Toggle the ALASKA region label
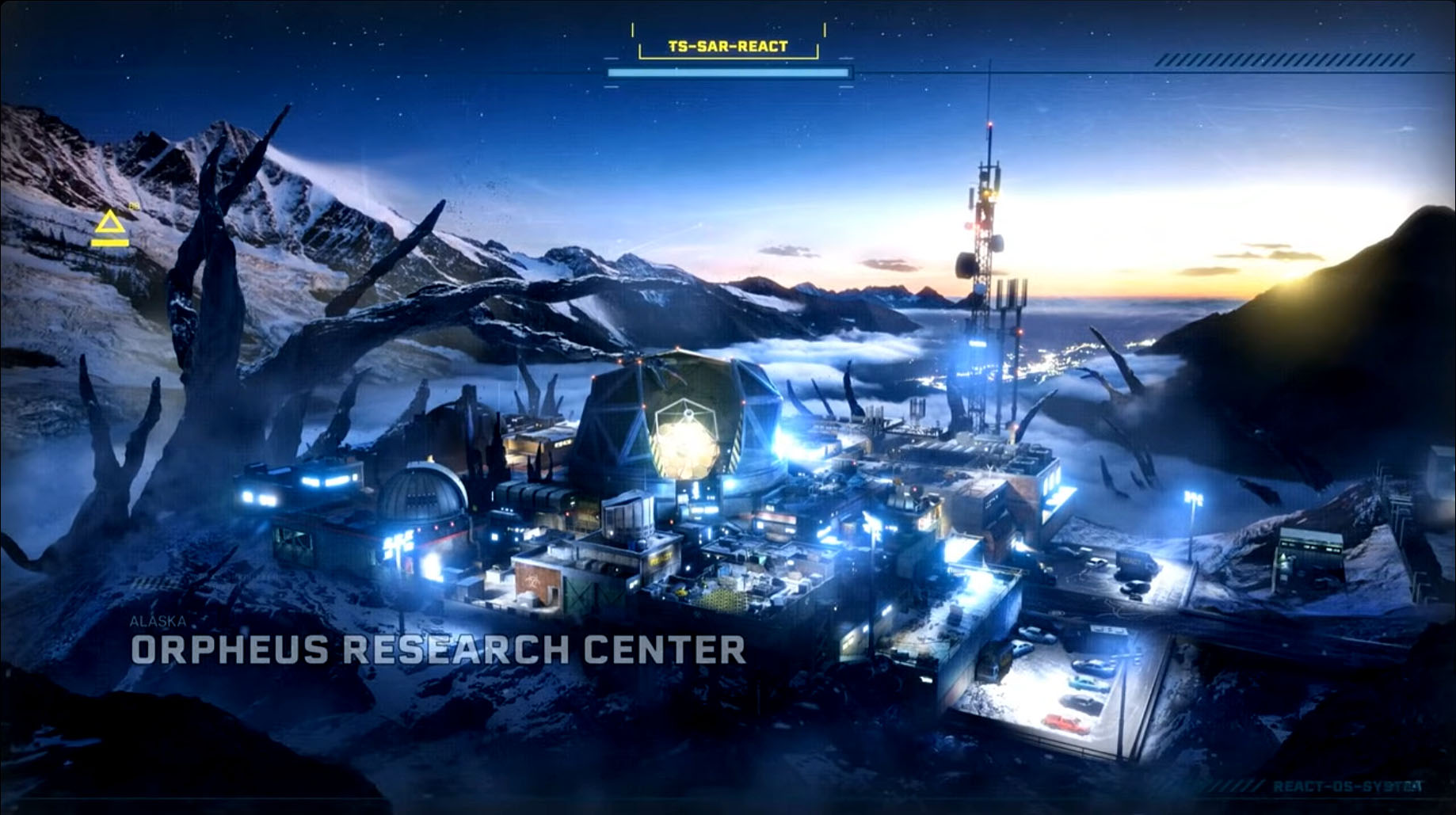The height and width of the screenshot is (815, 1456). tap(159, 623)
